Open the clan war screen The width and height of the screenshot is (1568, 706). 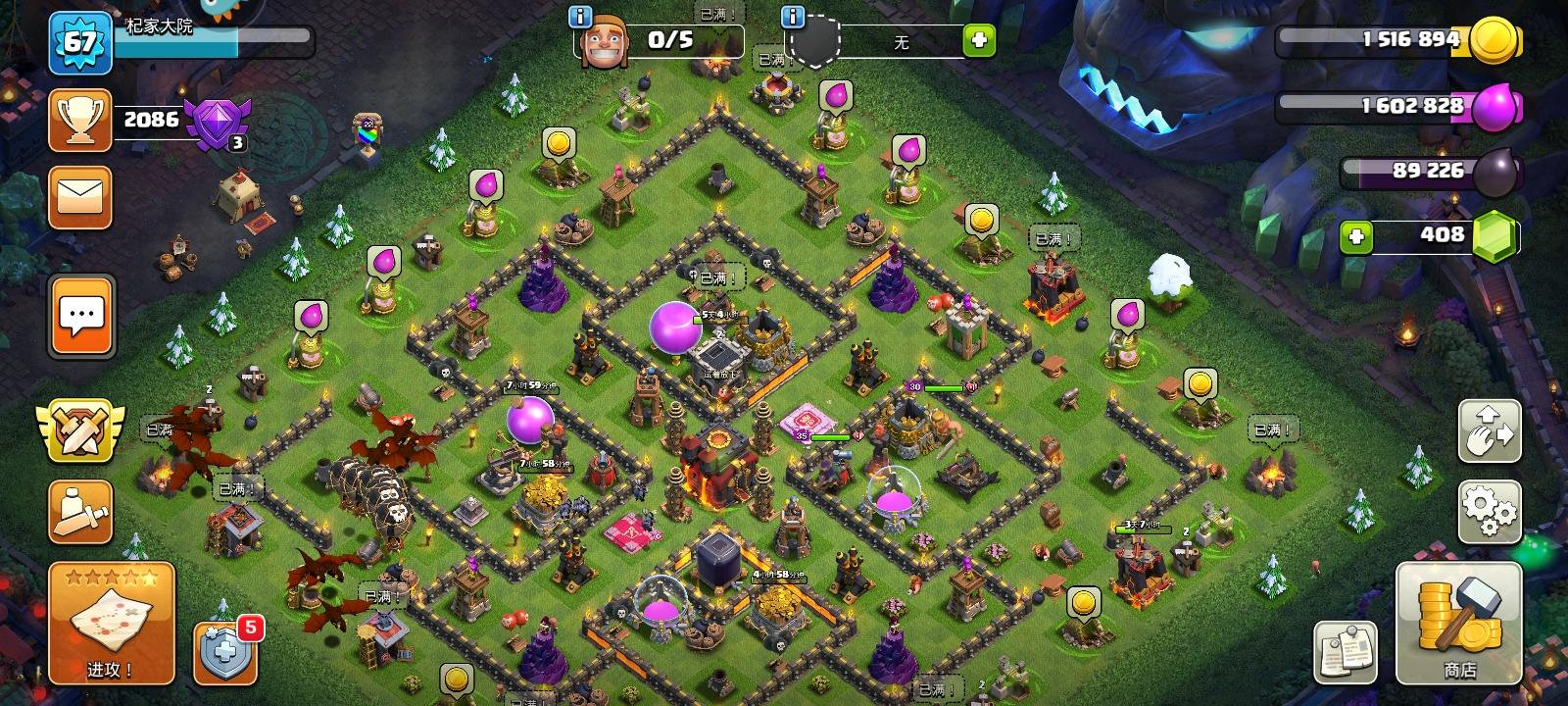pos(81,431)
